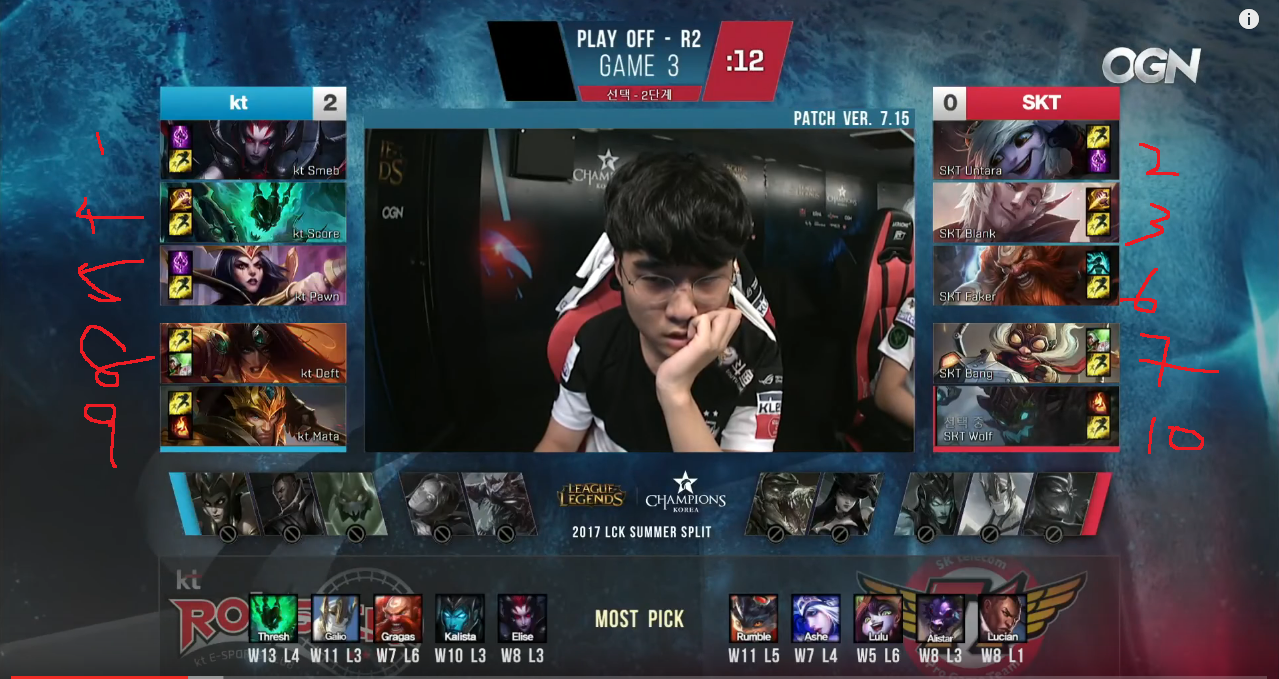Click the Kalista most-pick portrait
The width and height of the screenshot is (1279, 679).
460,619
